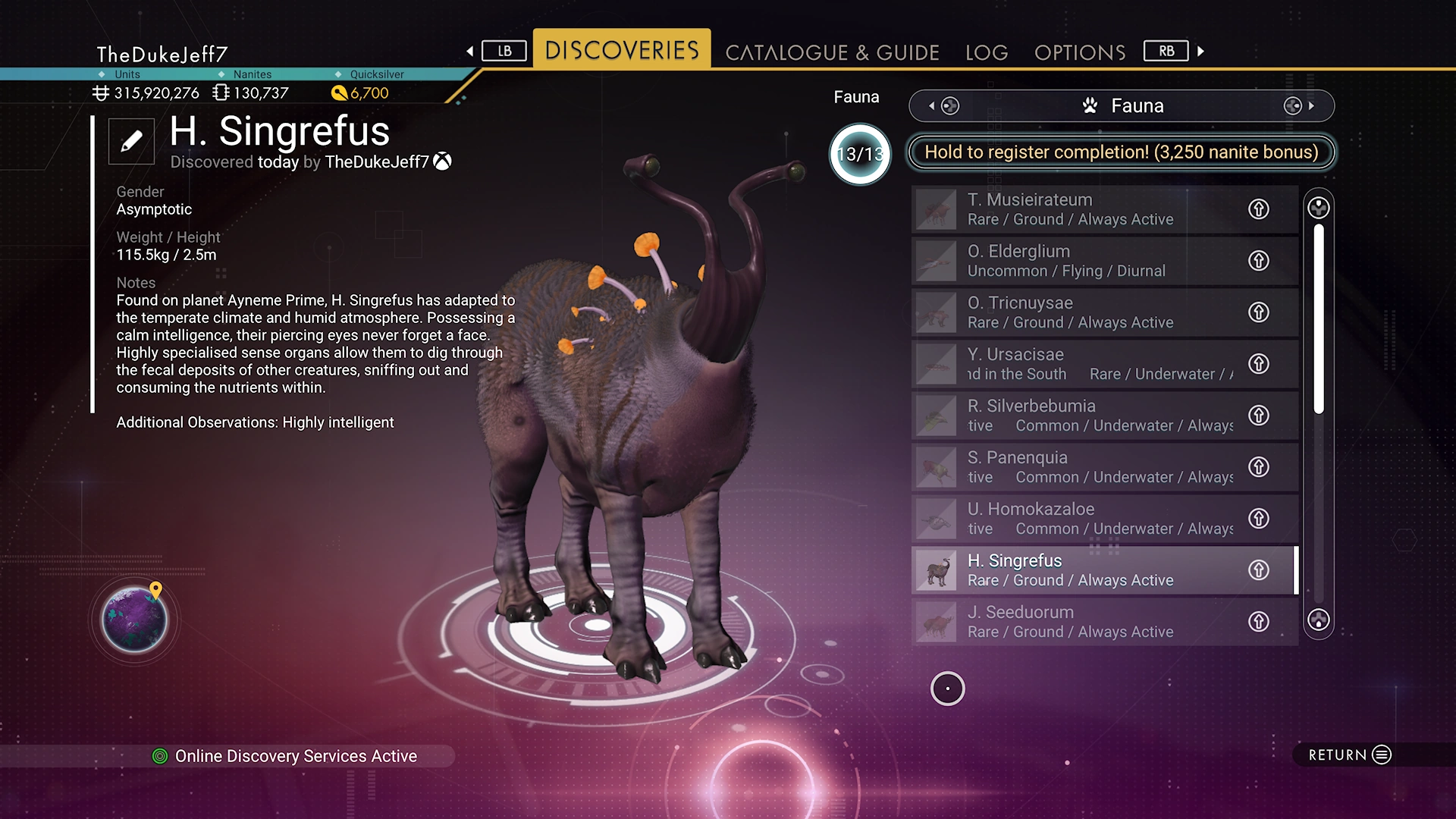The height and width of the screenshot is (819, 1456).
Task: Select T. Musieirateum in the fauna list
Action: point(1077,209)
